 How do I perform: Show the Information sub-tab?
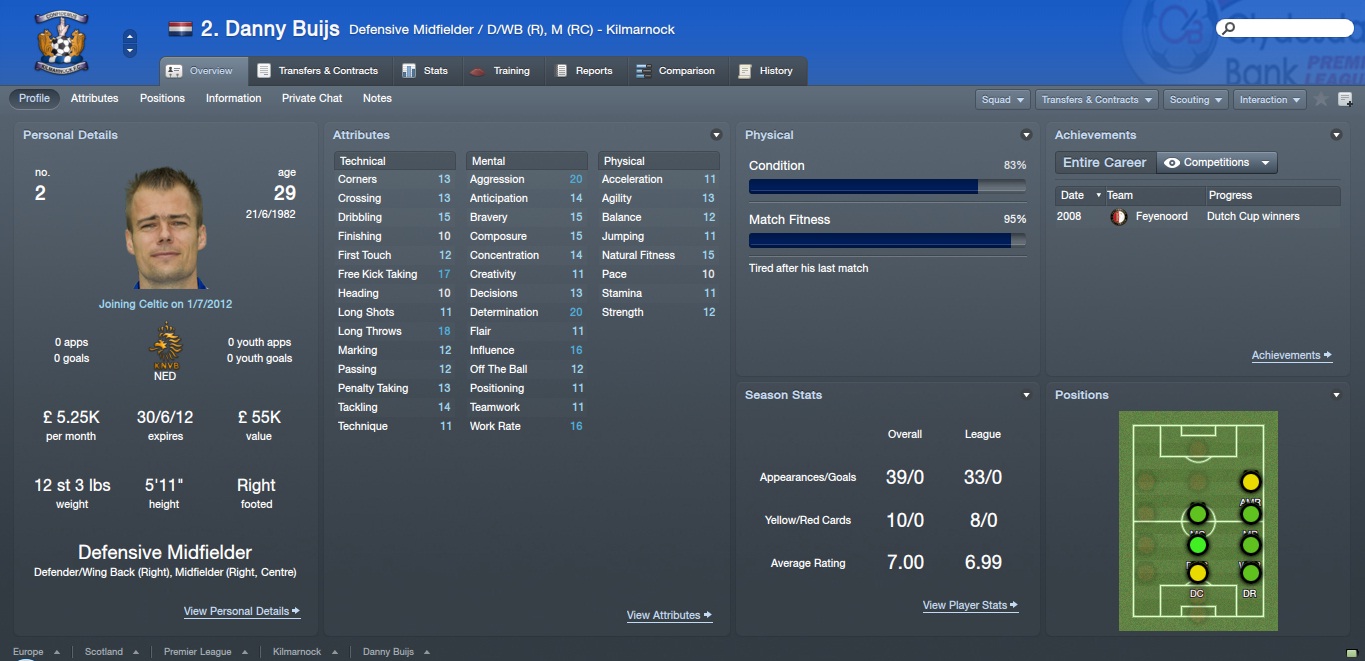pos(233,98)
